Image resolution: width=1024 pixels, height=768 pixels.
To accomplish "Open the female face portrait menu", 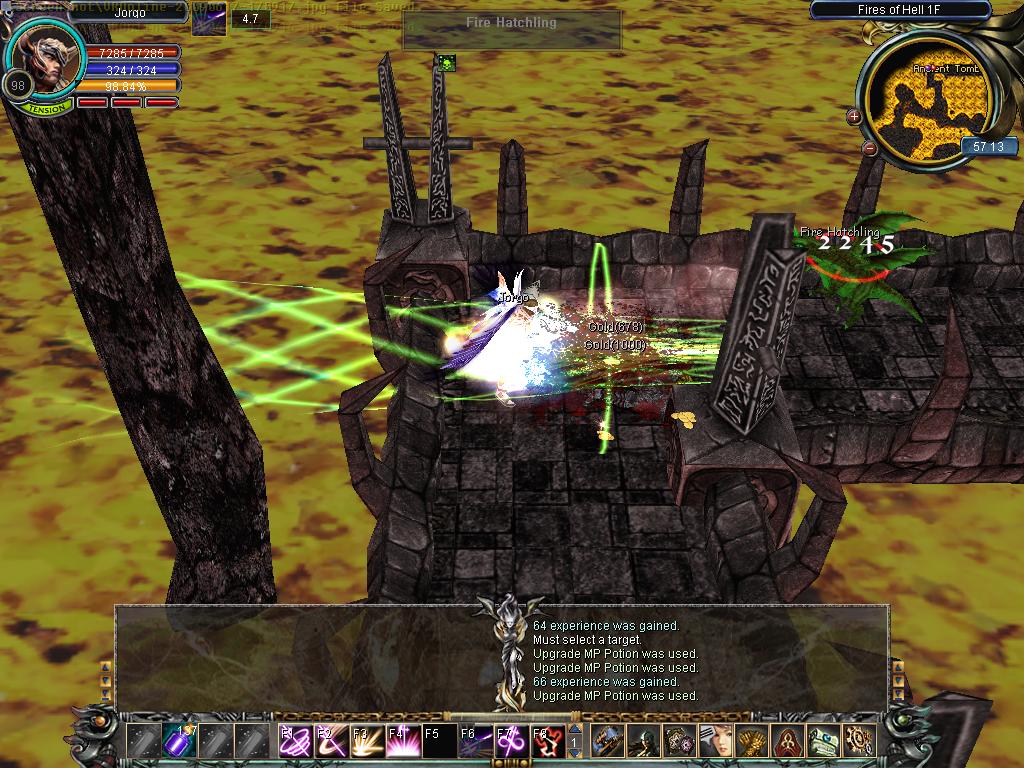I will pos(716,741).
